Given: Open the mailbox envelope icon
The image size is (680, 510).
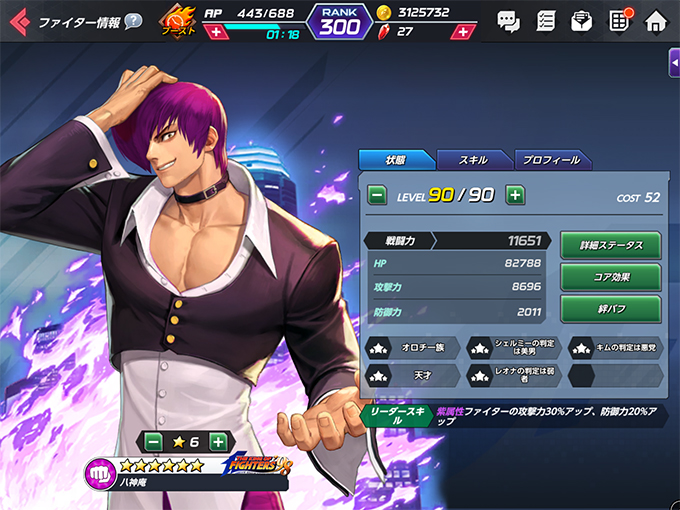Looking at the screenshot, I should click(x=582, y=20).
